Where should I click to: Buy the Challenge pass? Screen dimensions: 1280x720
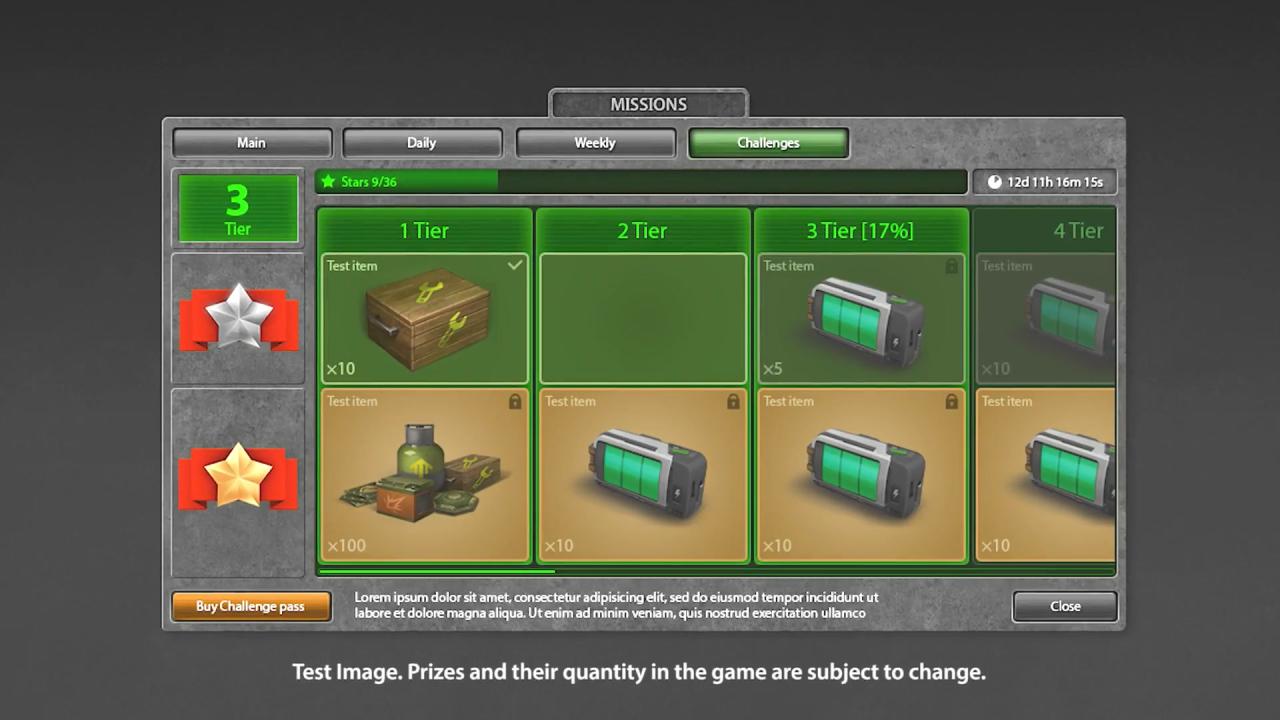[250, 606]
